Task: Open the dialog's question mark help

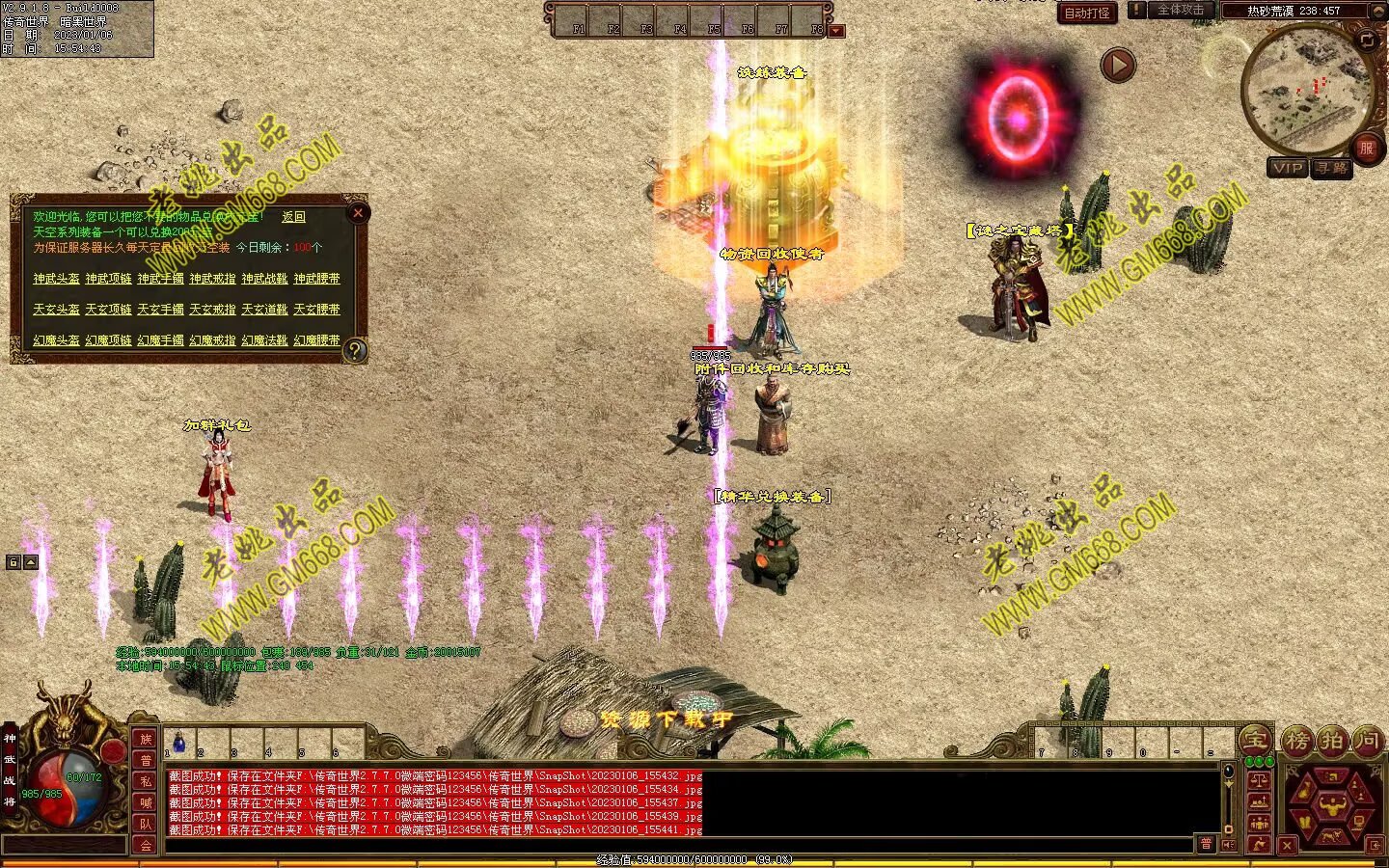Action: point(355,350)
